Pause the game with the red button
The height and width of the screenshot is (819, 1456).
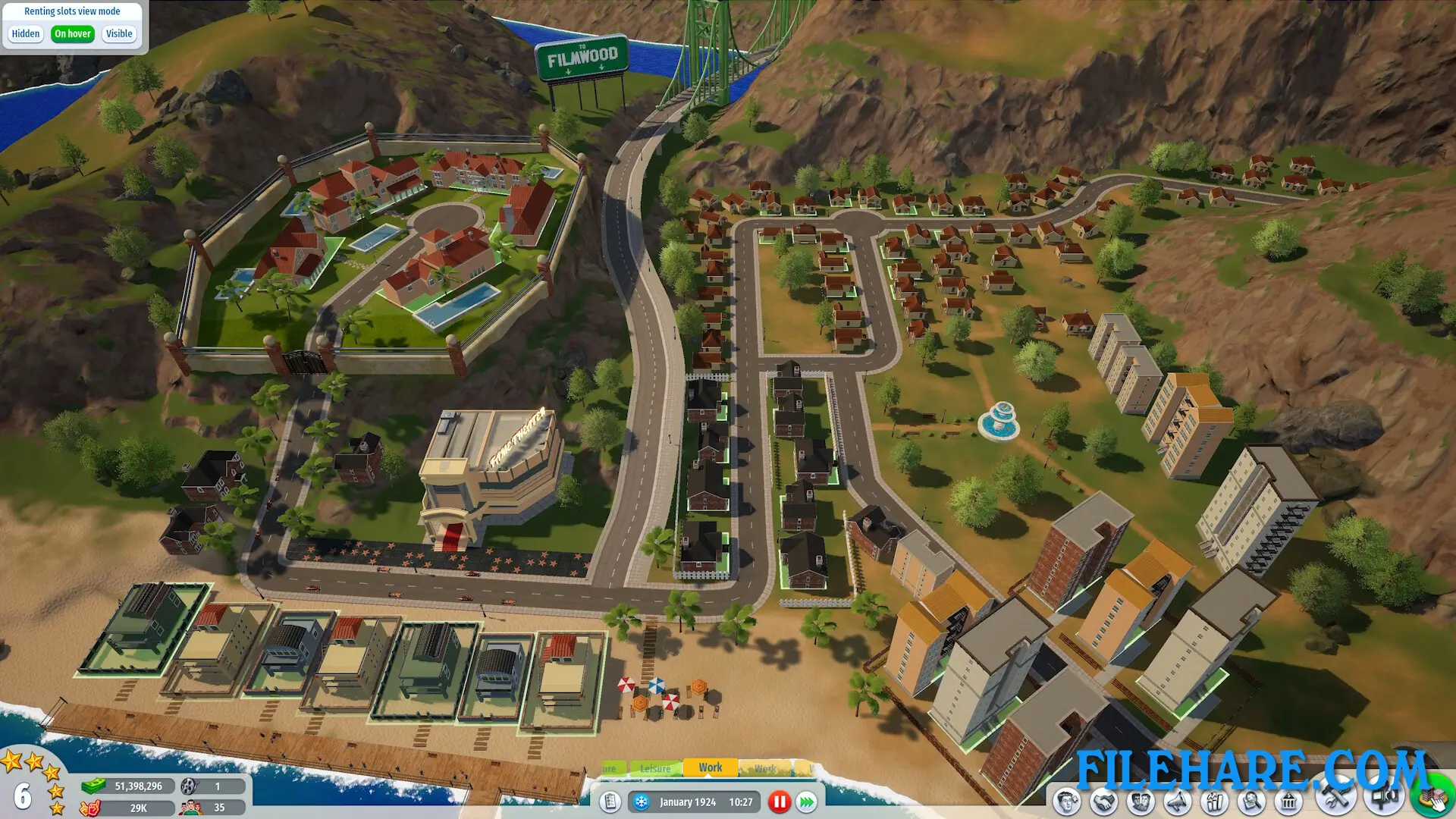pyautogui.click(x=779, y=802)
